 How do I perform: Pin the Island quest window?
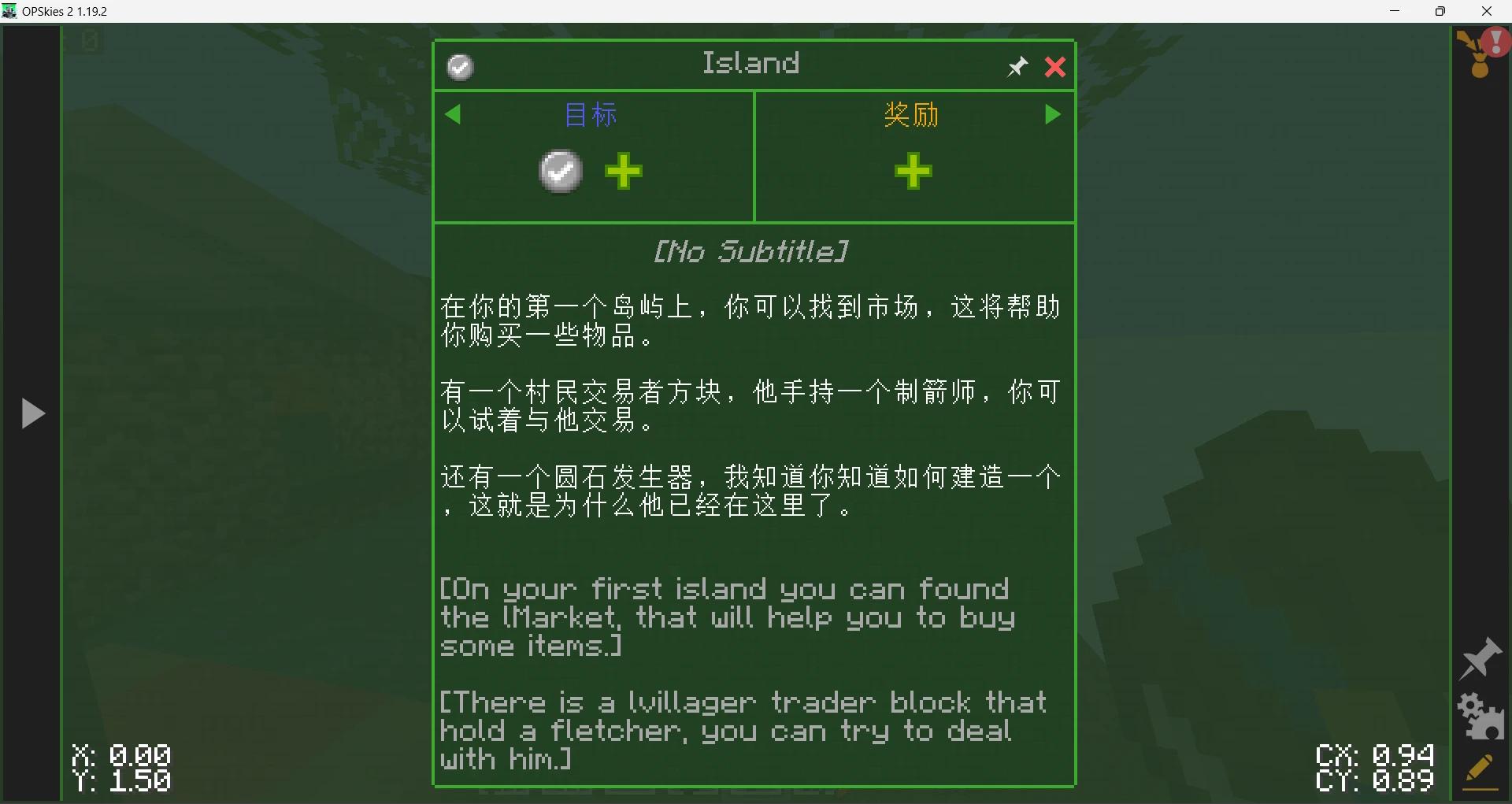[1017, 66]
